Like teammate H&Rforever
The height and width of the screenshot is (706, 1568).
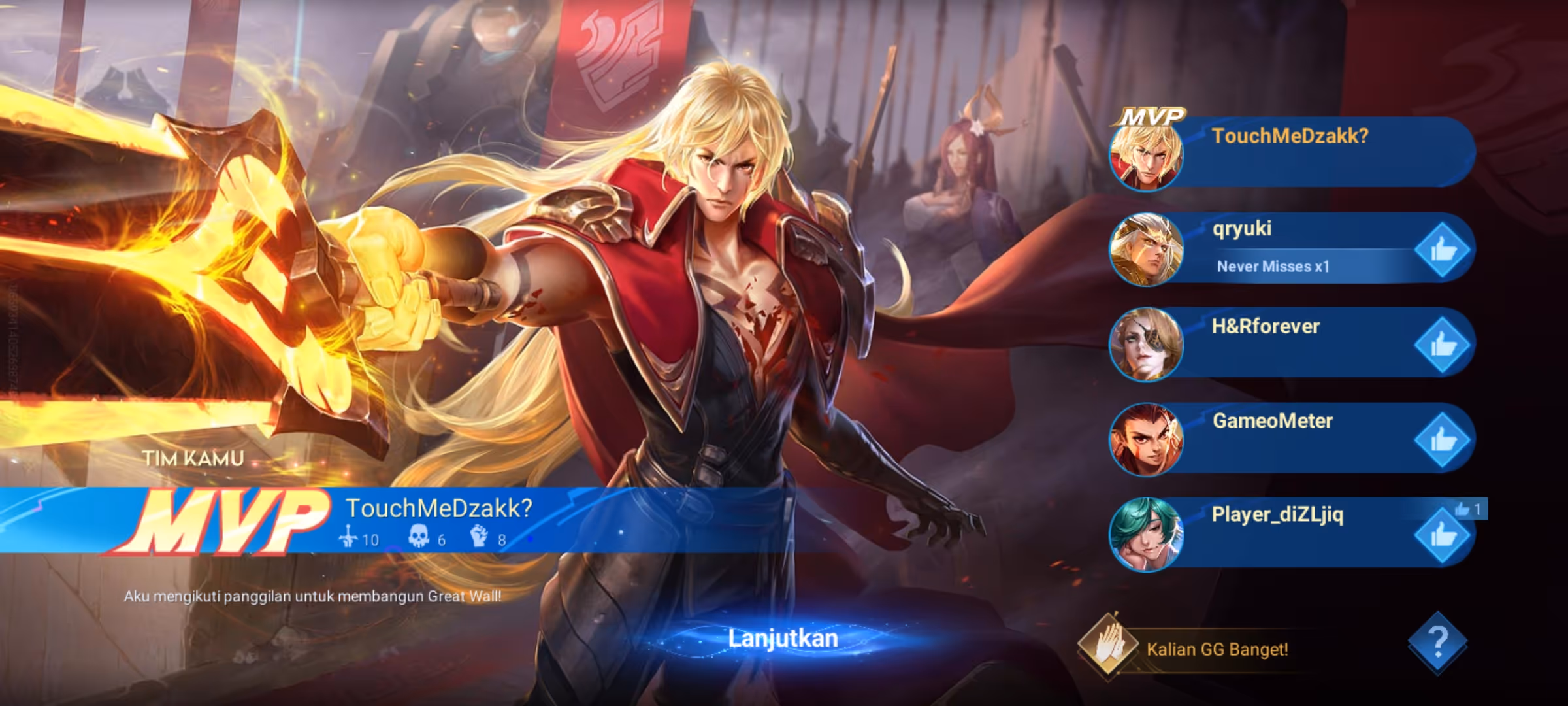tap(1442, 345)
